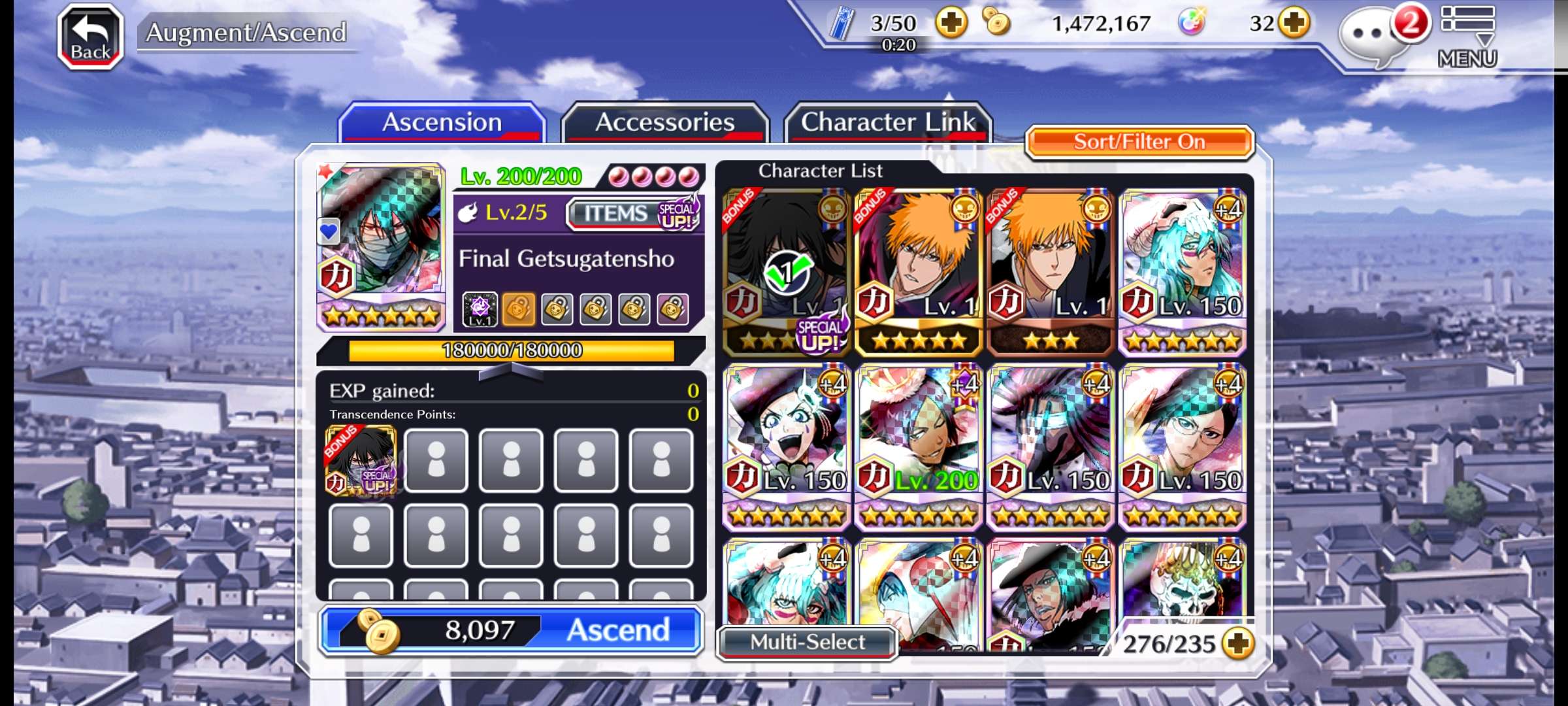
Task: Switch to the Accessories tab
Action: pos(664,123)
